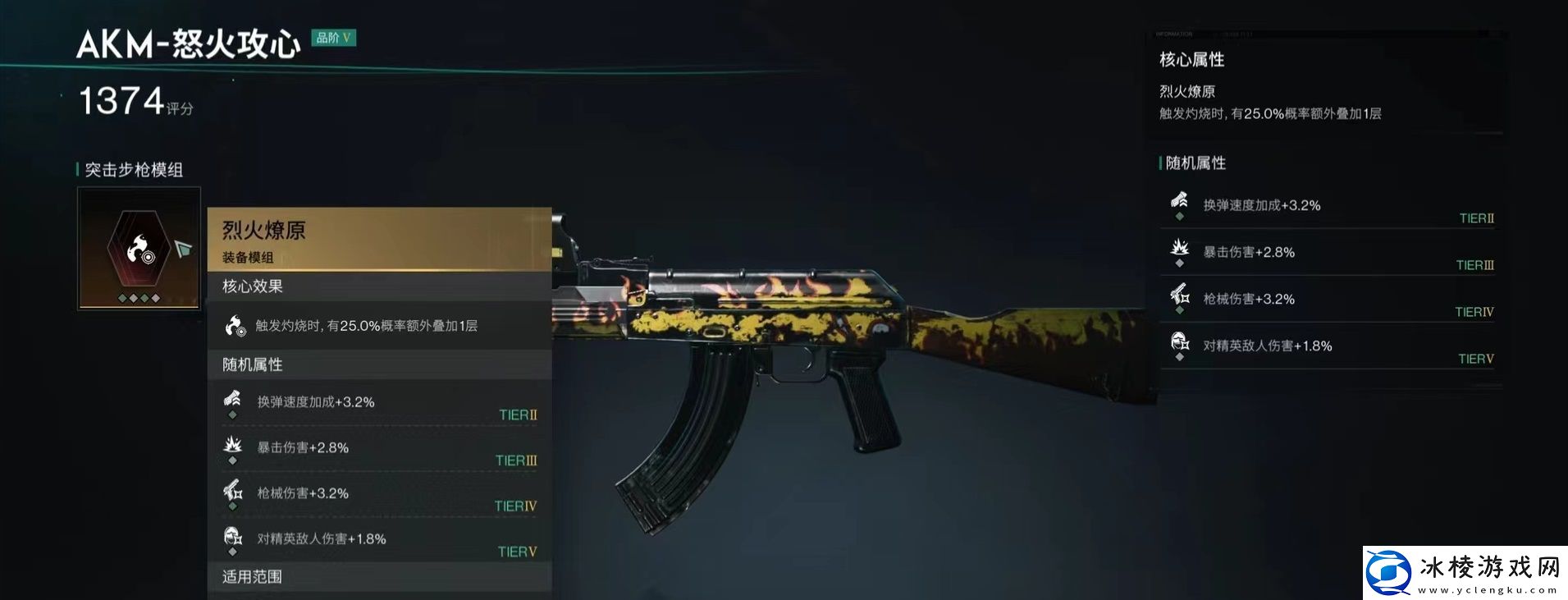This screenshot has height=600, width=1568.
Task: Select the reload speed +3.2% row in tooltip
Action: coord(378,403)
